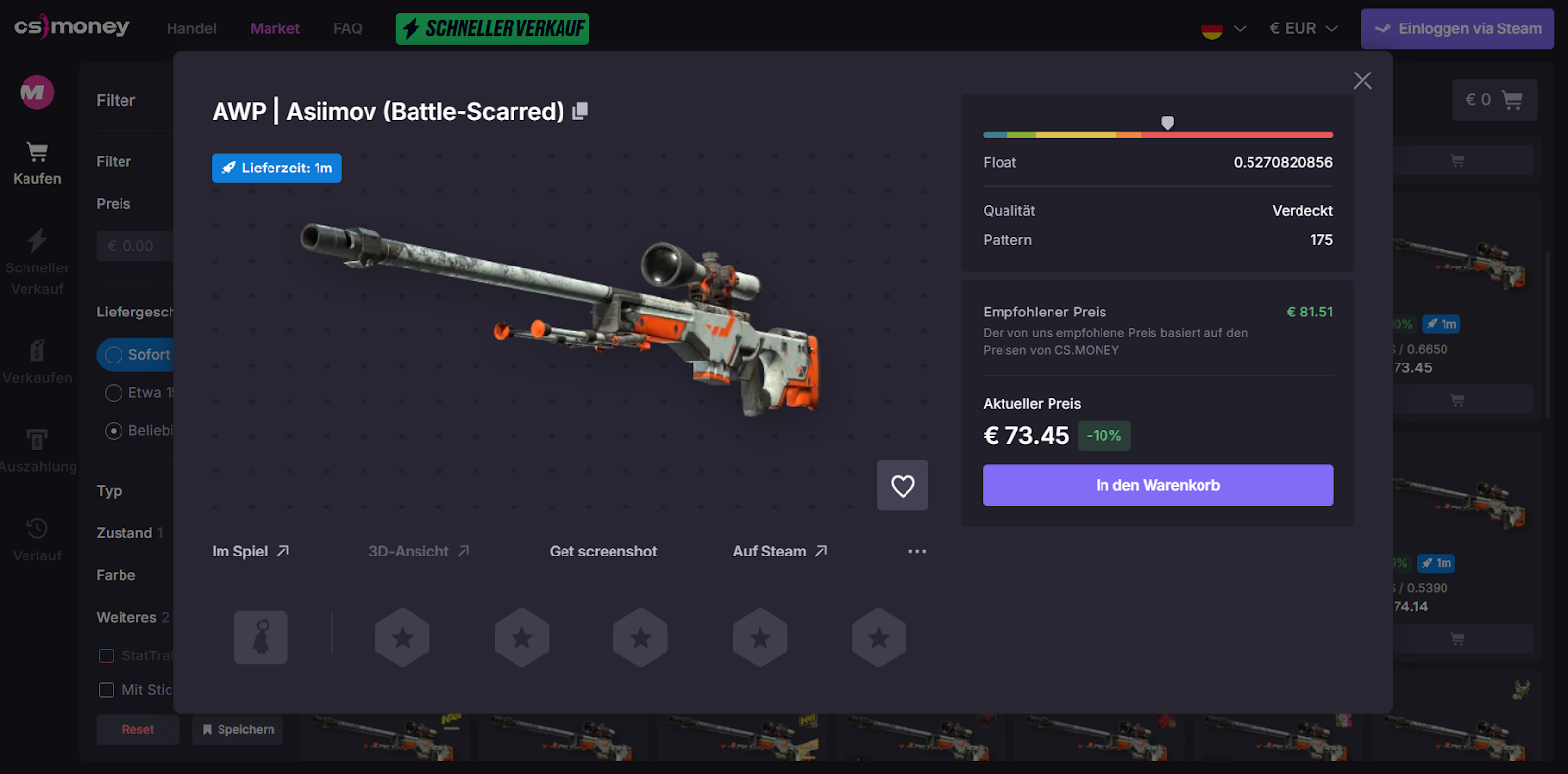Viewport: 1568px width, 774px height.
Task: Click the cs.money logo
Action: click(x=72, y=27)
